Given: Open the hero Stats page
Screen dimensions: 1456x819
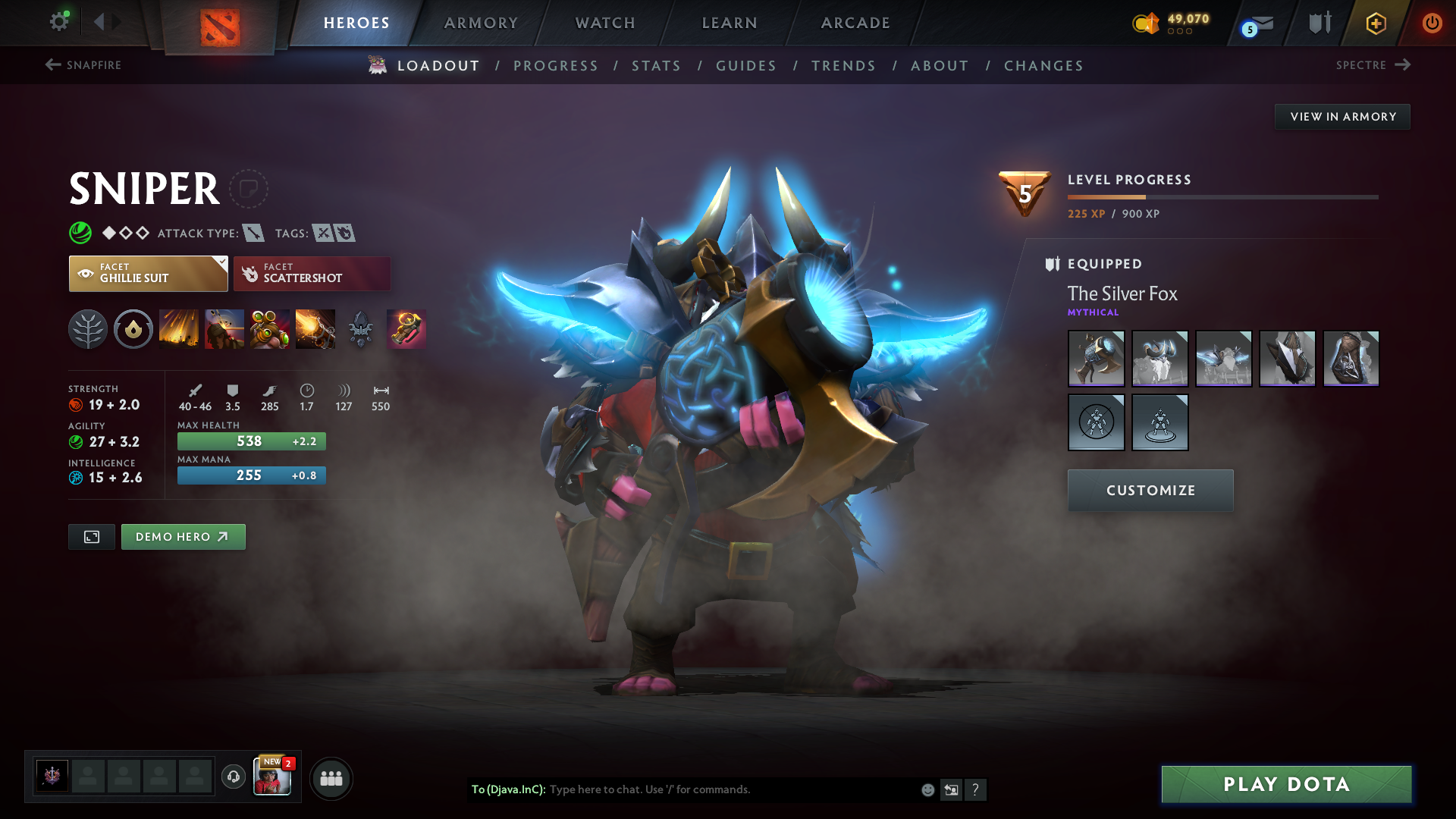Looking at the screenshot, I should coord(657,66).
